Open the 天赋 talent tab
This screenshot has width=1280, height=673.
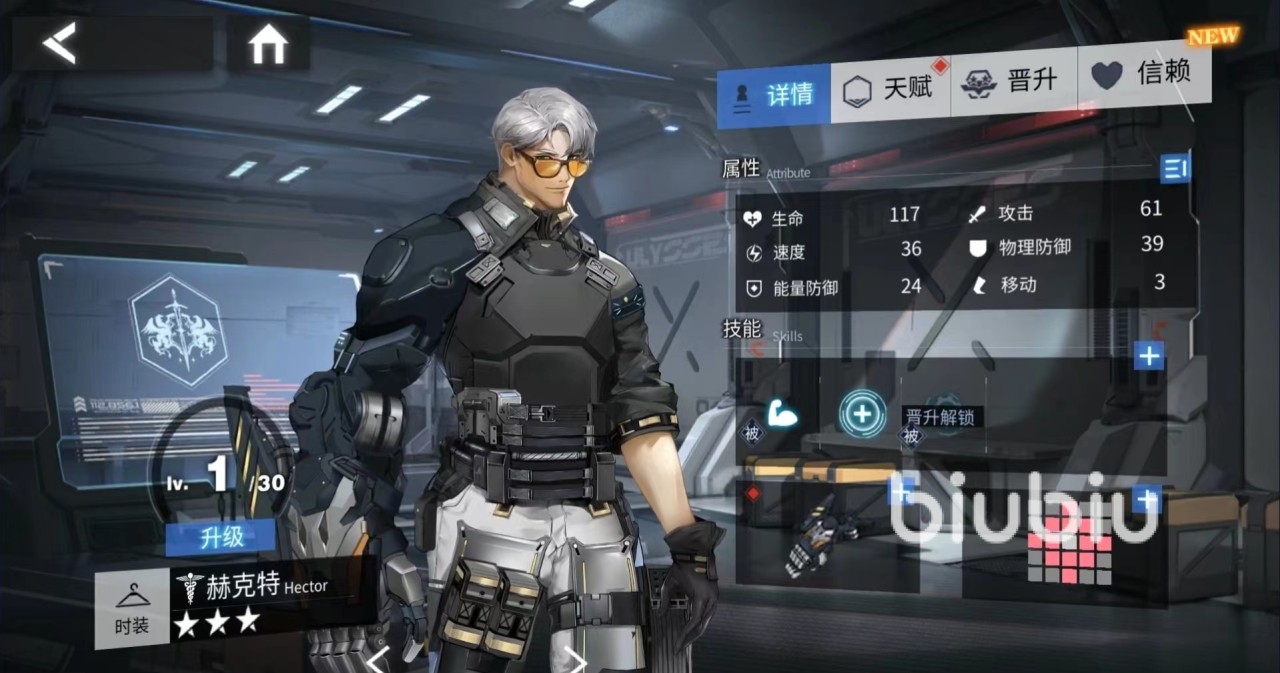click(888, 89)
